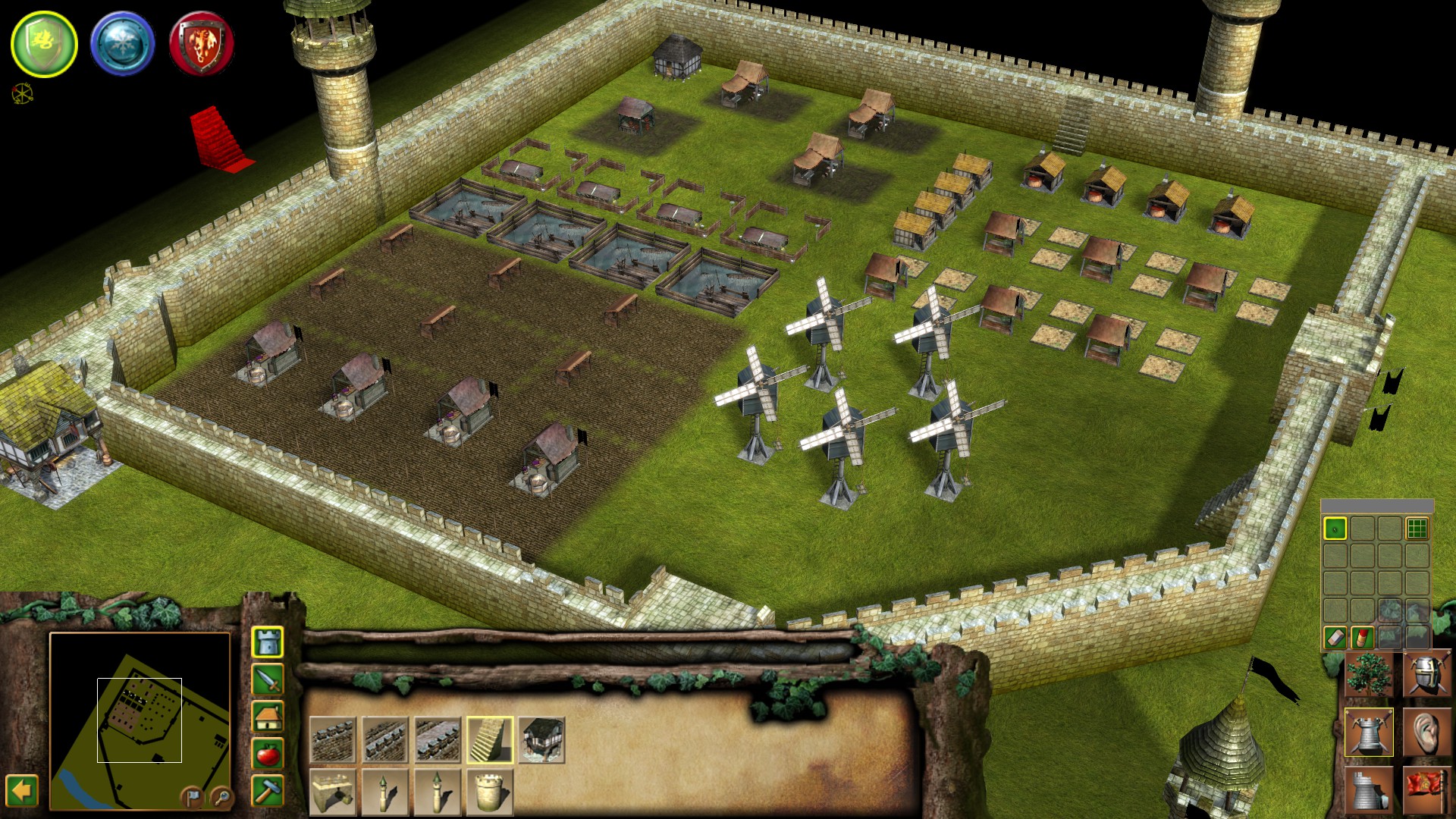Select the stone wall building tool

pyautogui.click(x=334, y=739)
